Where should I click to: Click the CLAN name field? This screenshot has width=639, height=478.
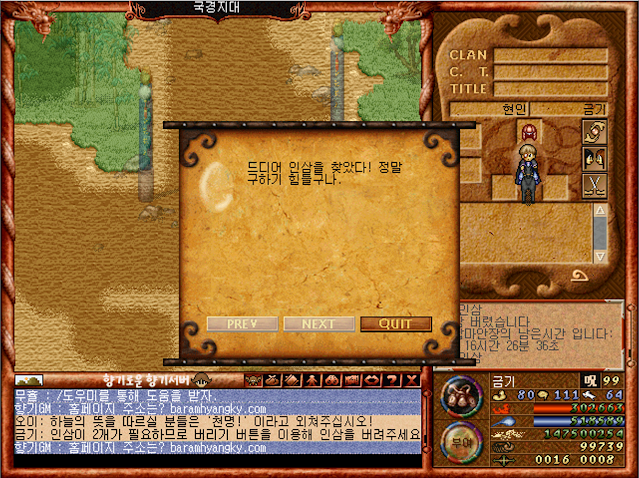click(550, 56)
